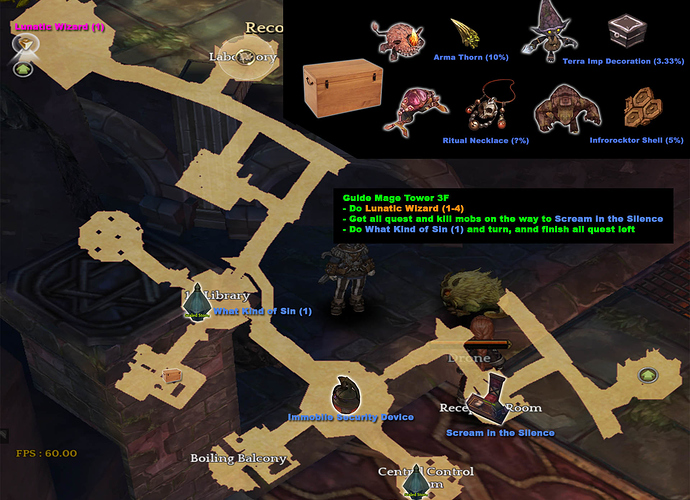The image size is (690, 500).
Task: Click the green arrow marker at the east room
Action: 648,375
